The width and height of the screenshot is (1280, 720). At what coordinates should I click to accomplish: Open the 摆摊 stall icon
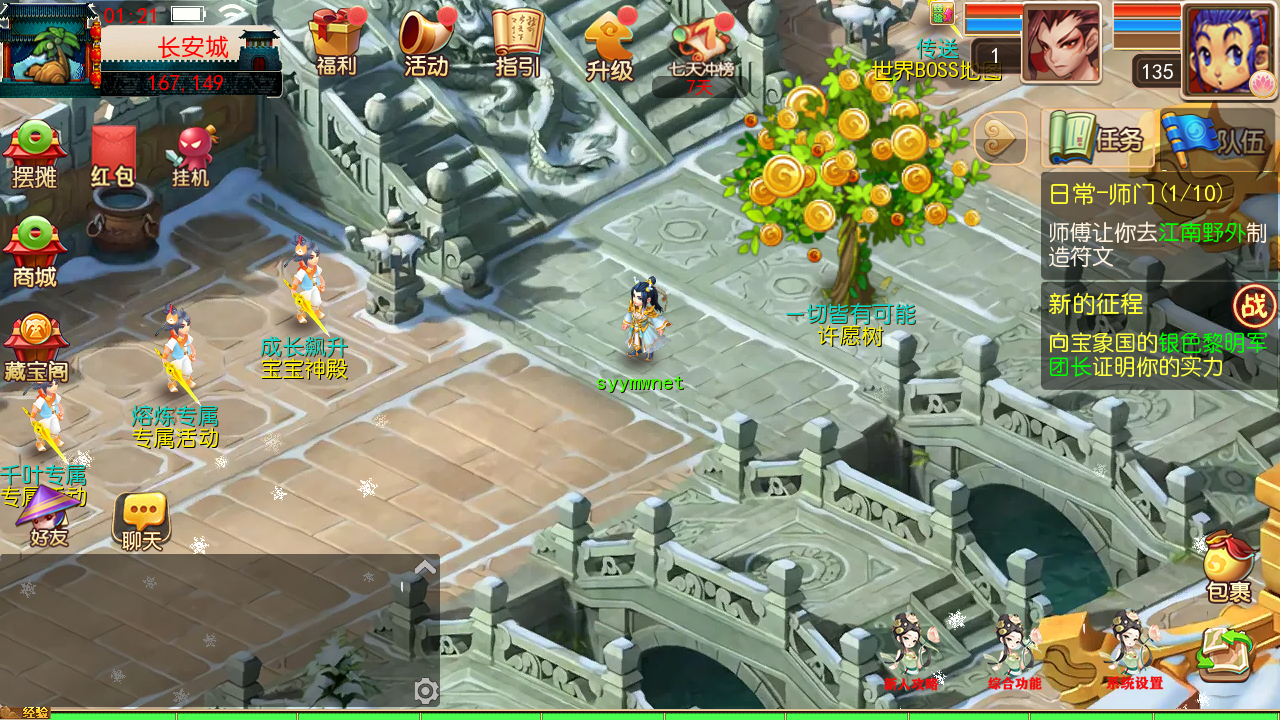[35, 155]
